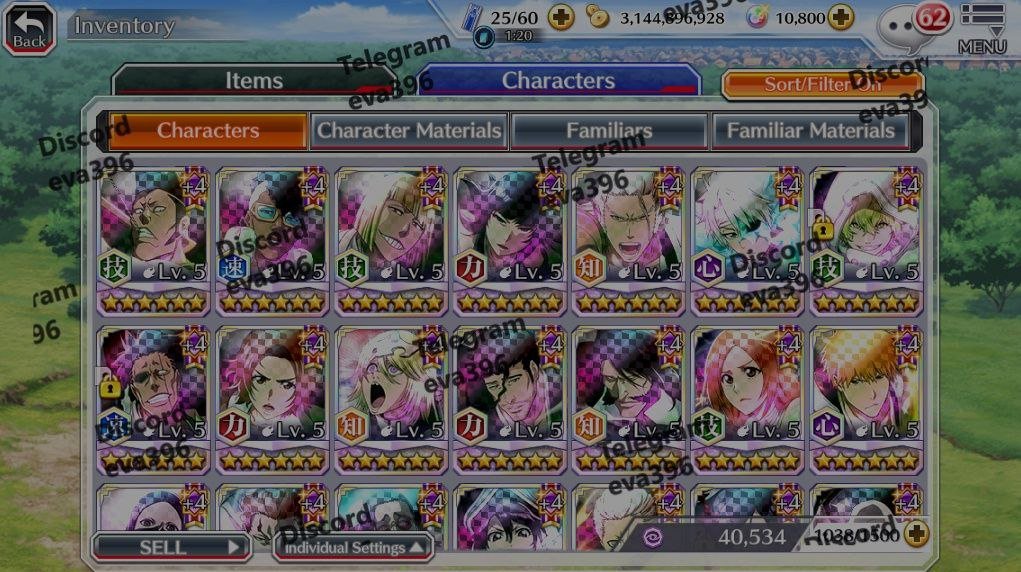
Task: Switch to Character Materials sub-tab
Action: click(408, 130)
